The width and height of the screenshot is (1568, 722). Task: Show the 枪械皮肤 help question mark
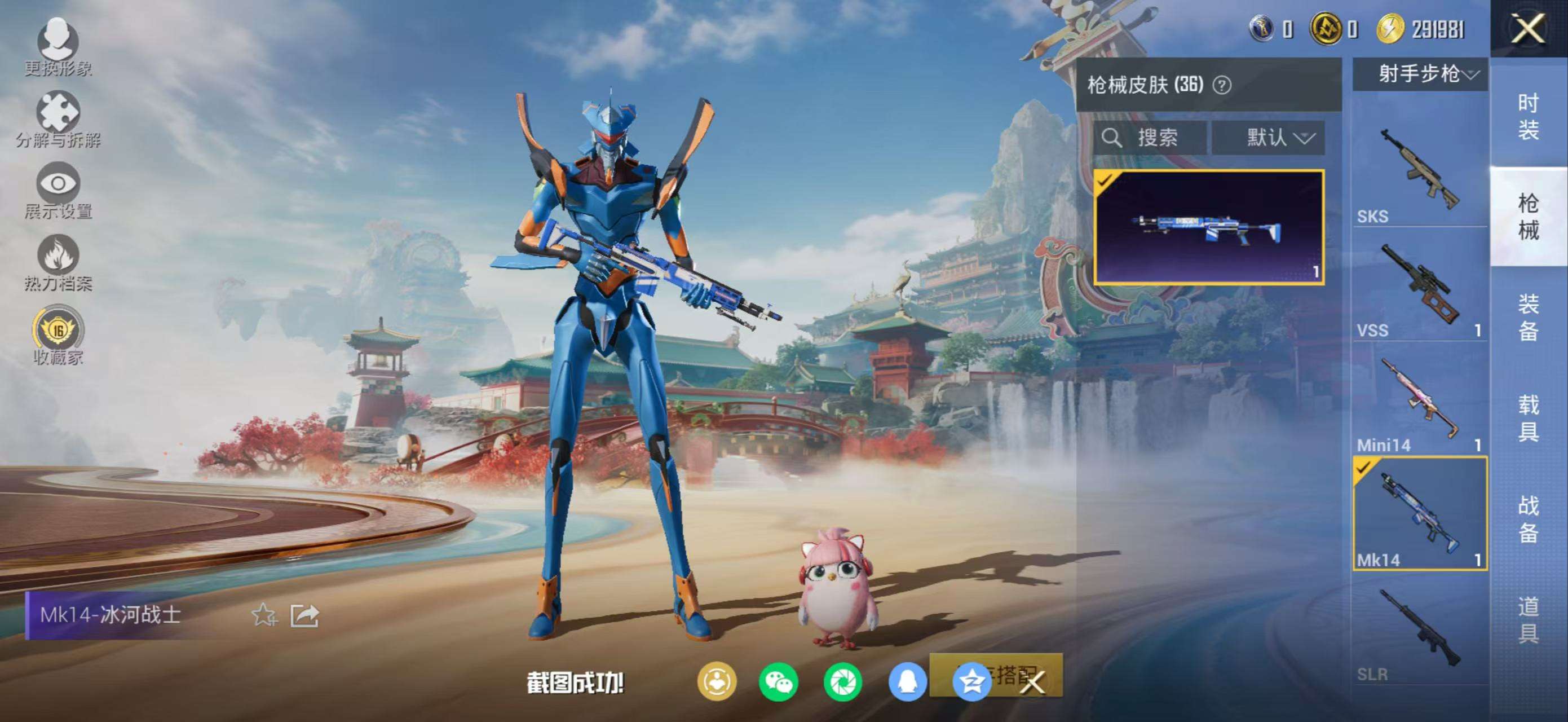(x=1222, y=85)
